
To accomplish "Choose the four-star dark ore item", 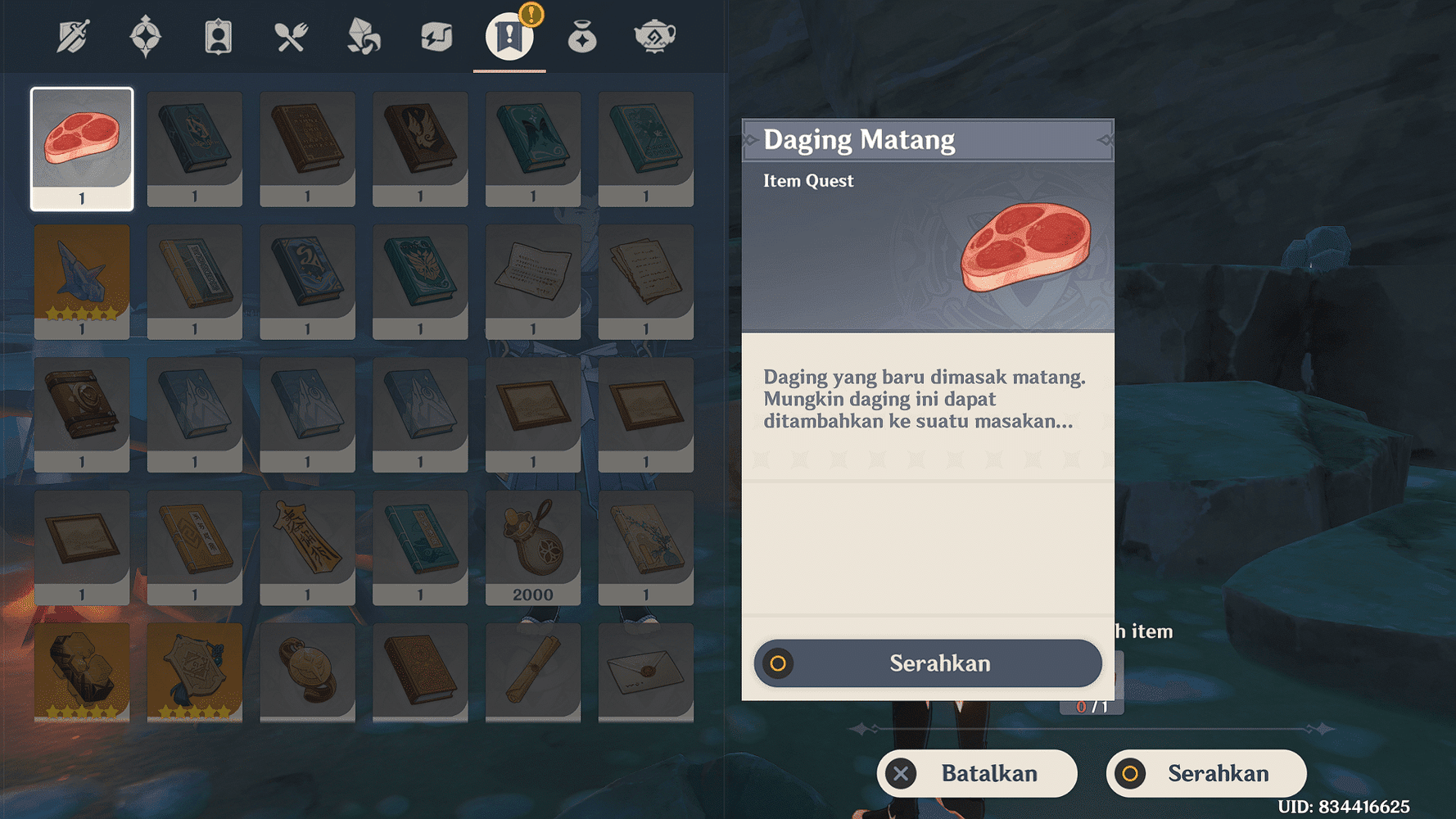I will tap(82, 672).
